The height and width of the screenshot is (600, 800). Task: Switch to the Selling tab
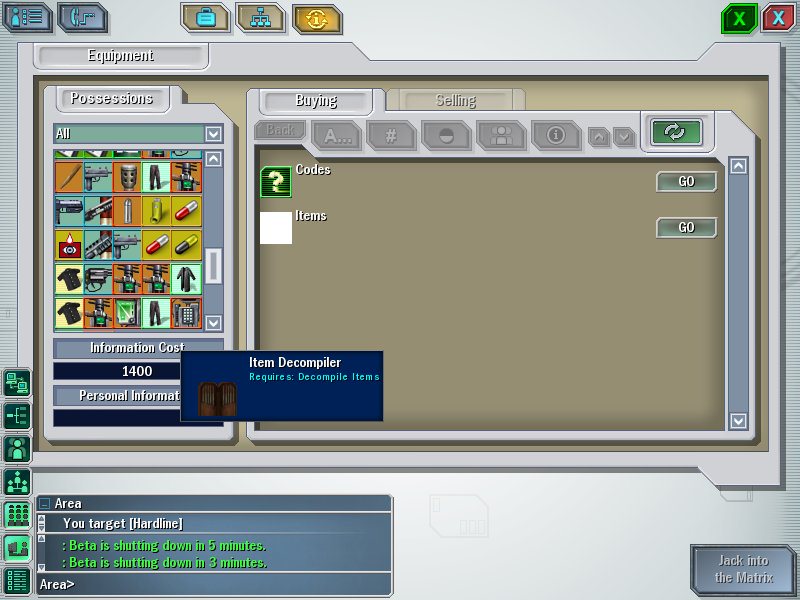pyautogui.click(x=455, y=101)
